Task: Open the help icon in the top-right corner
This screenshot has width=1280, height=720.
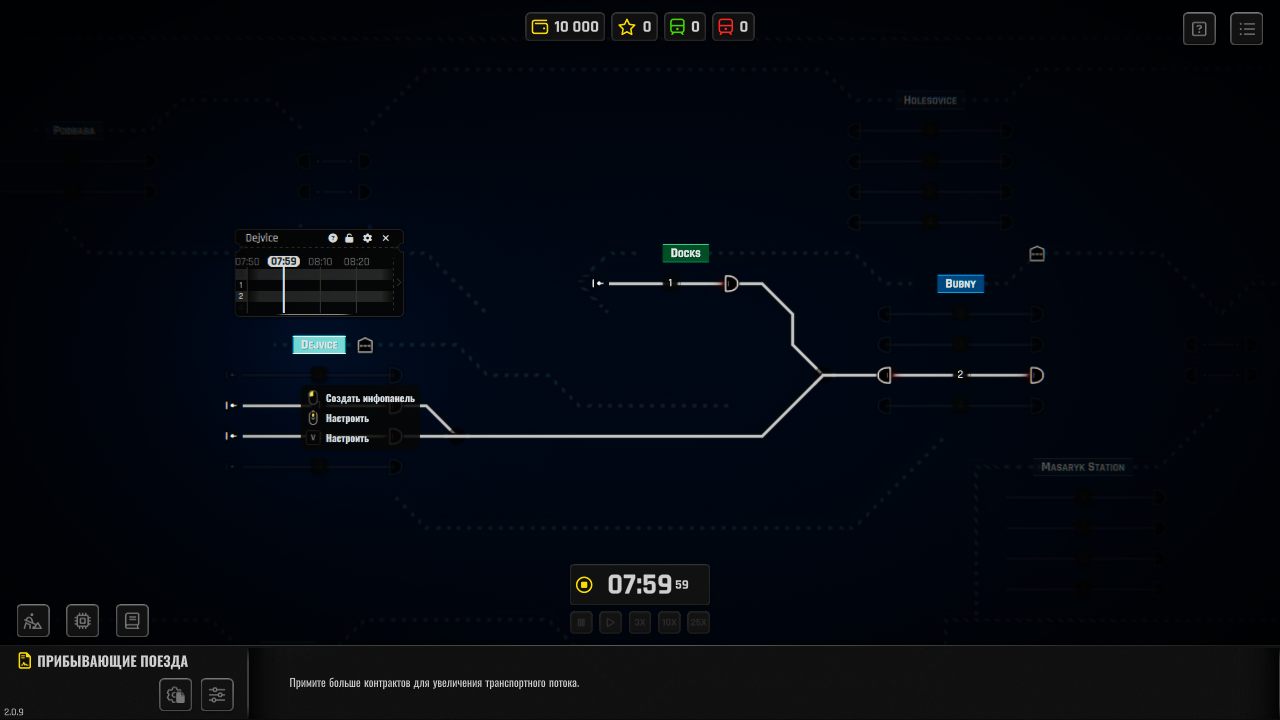Action: 1199,28
